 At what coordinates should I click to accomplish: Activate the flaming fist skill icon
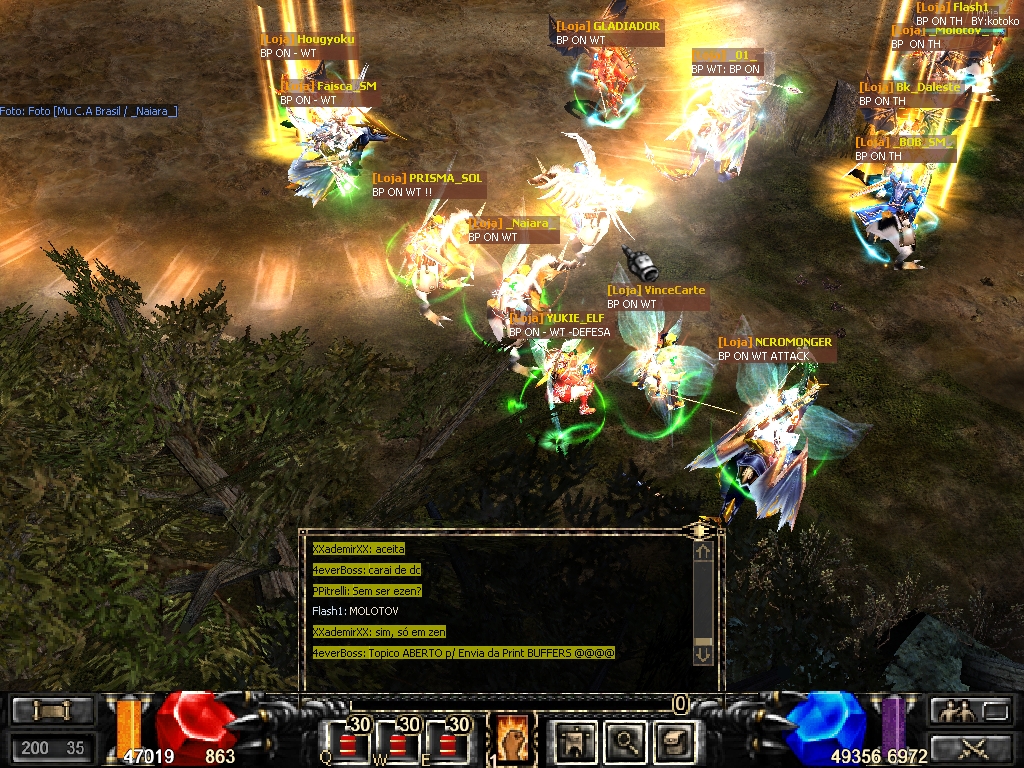click(511, 739)
